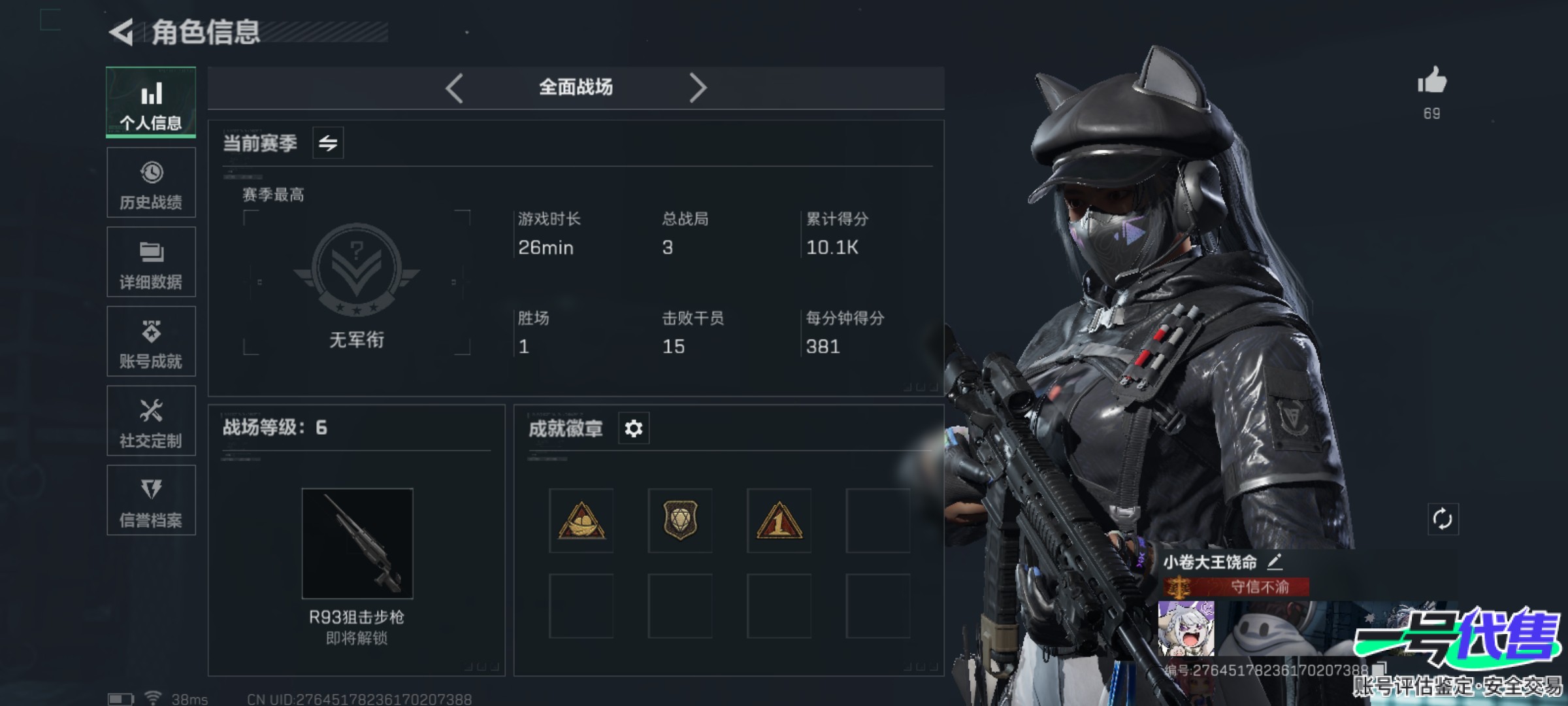Click the right arrow beside 全面战场
This screenshot has width=1568, height=706.
tap(698, 88)
